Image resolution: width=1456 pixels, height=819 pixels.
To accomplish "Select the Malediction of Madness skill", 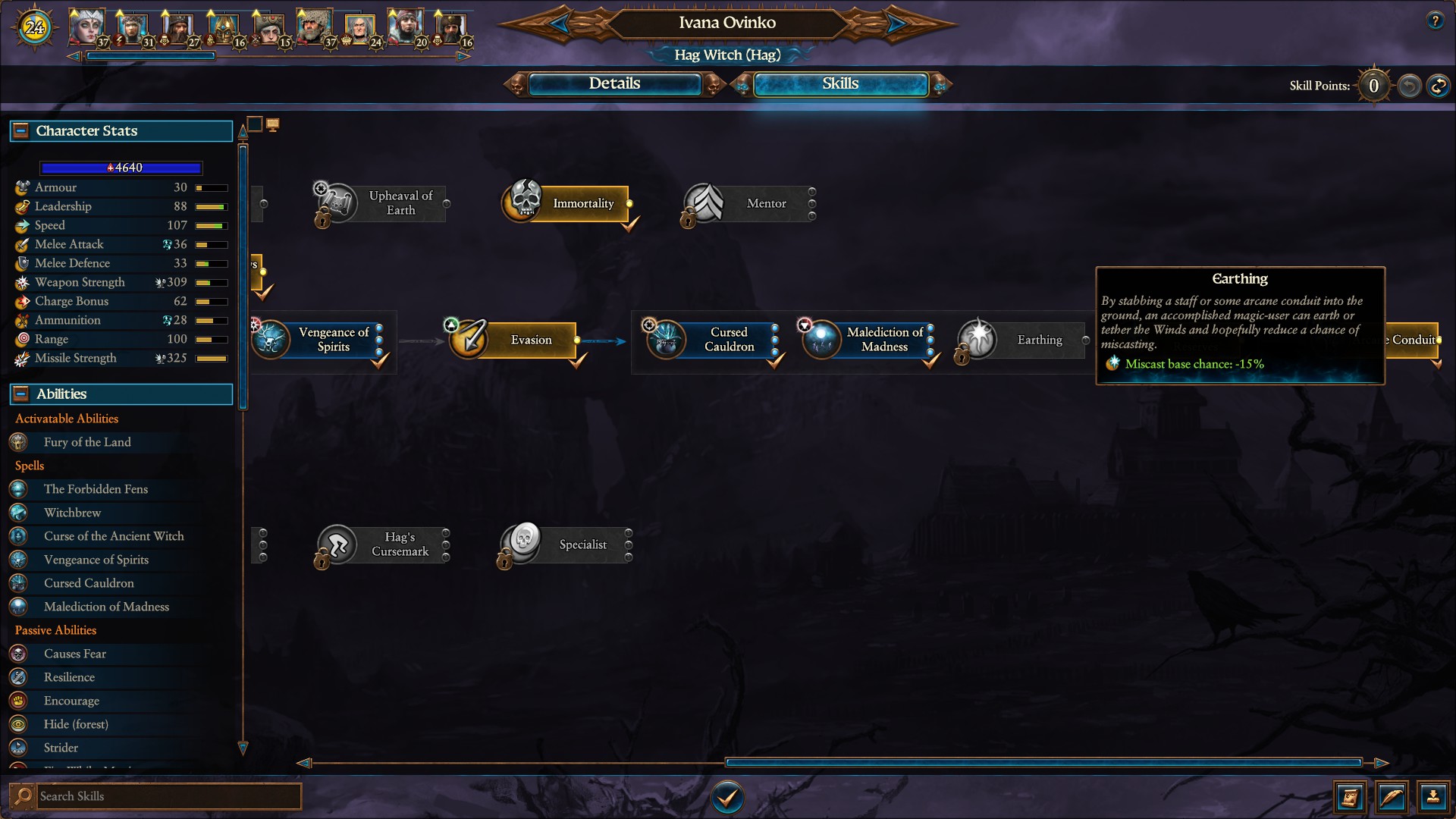I will [821, 340].
